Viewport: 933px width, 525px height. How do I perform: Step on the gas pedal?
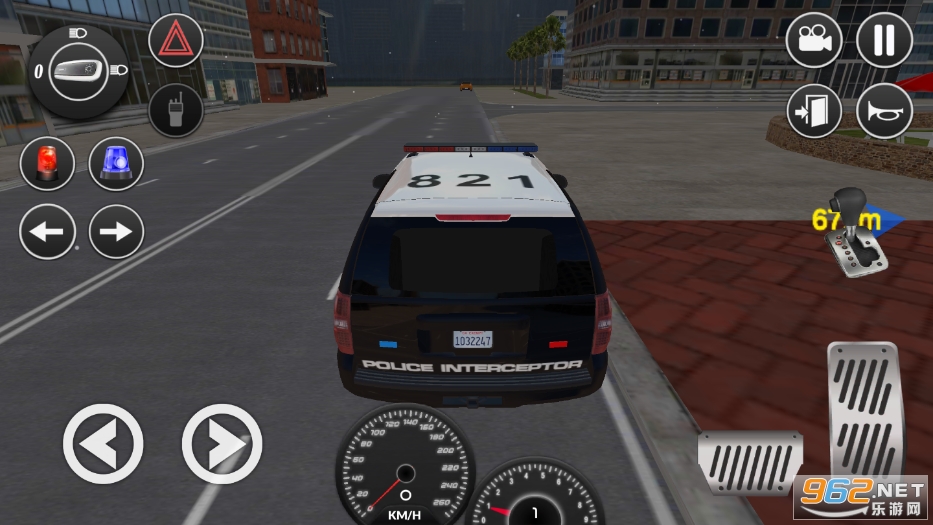[x=863, y=410]
